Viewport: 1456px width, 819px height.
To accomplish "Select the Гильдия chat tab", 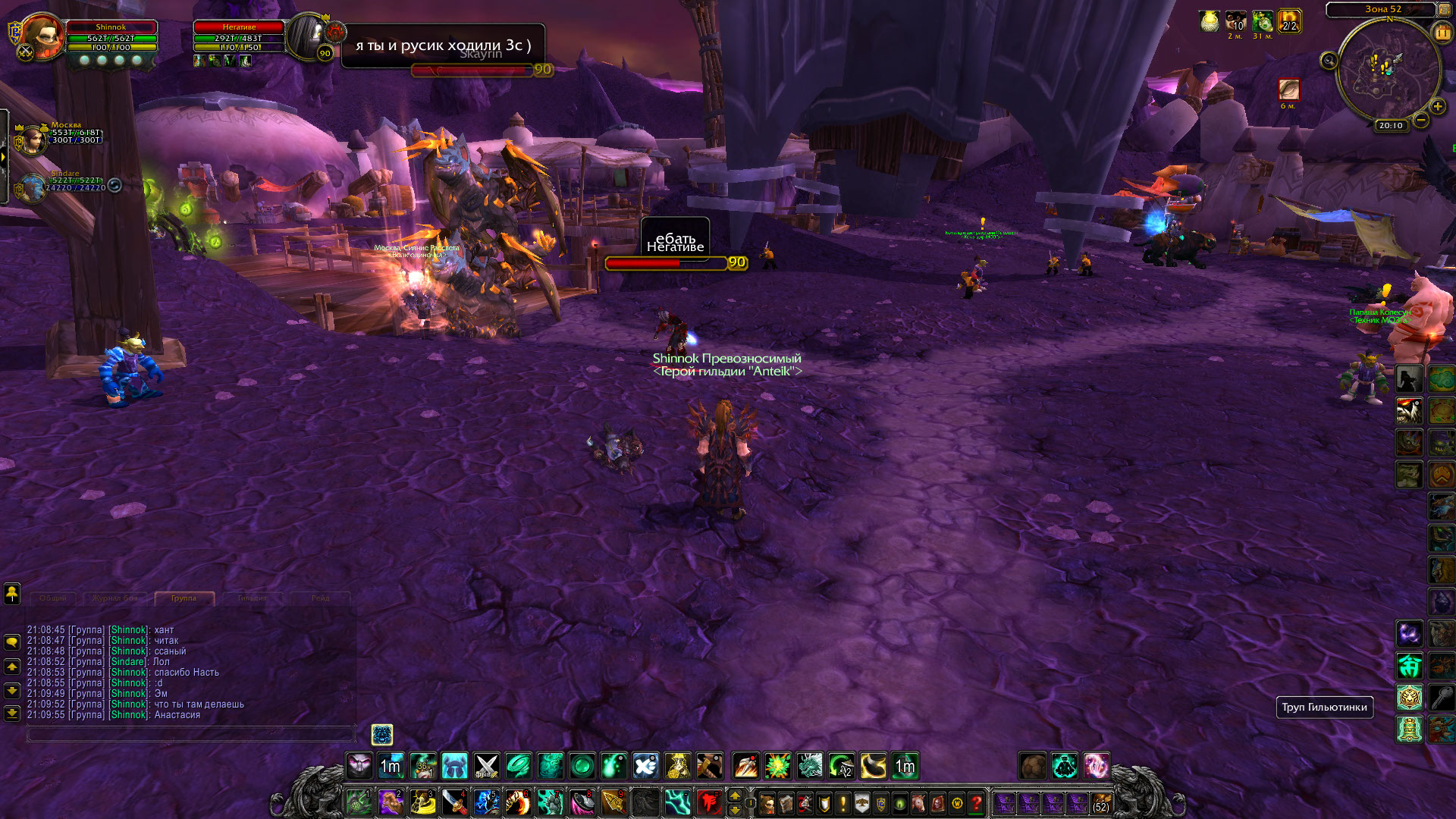I will 252,598.
